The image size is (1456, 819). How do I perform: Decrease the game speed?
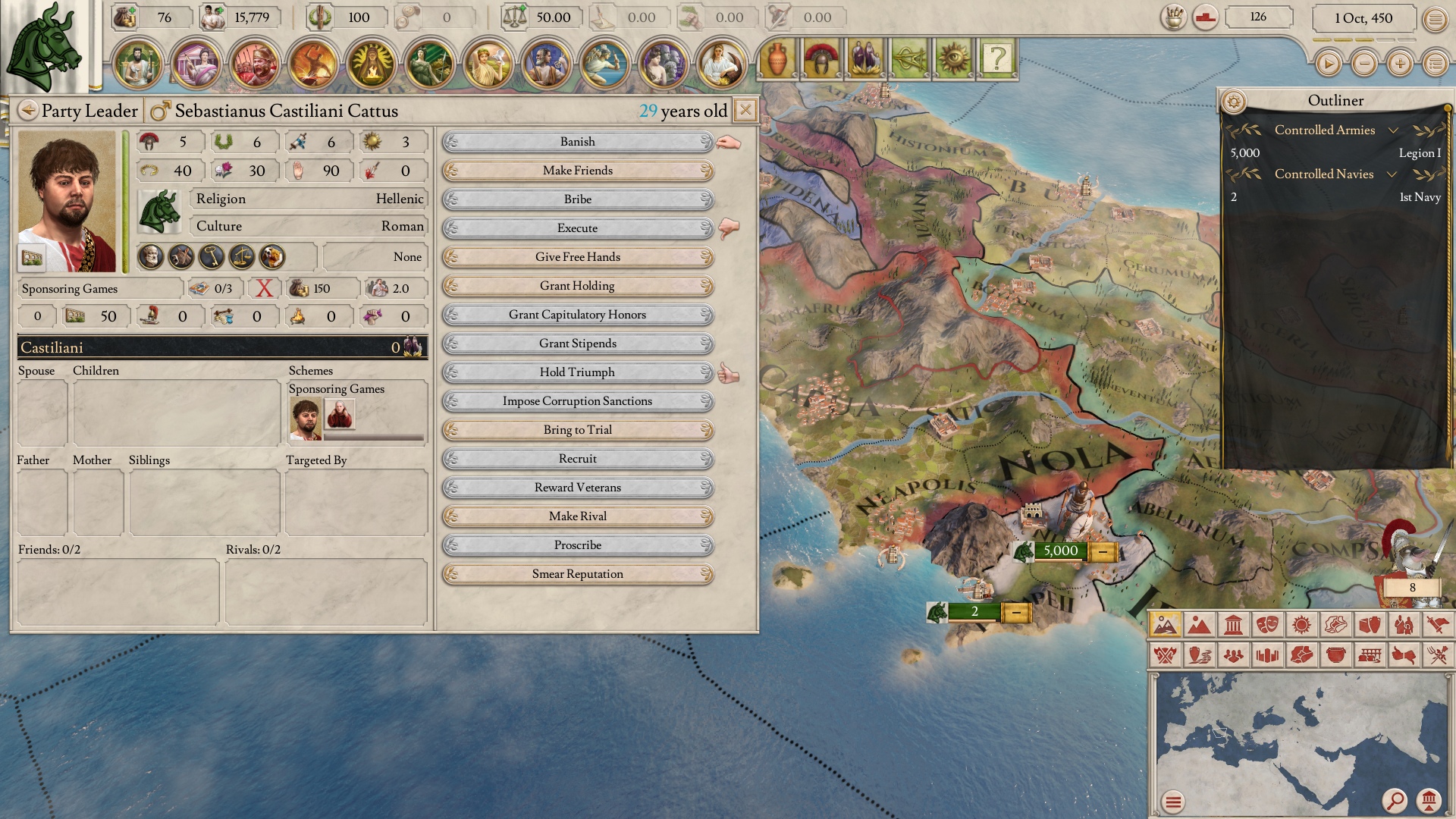click(1364, 64)
